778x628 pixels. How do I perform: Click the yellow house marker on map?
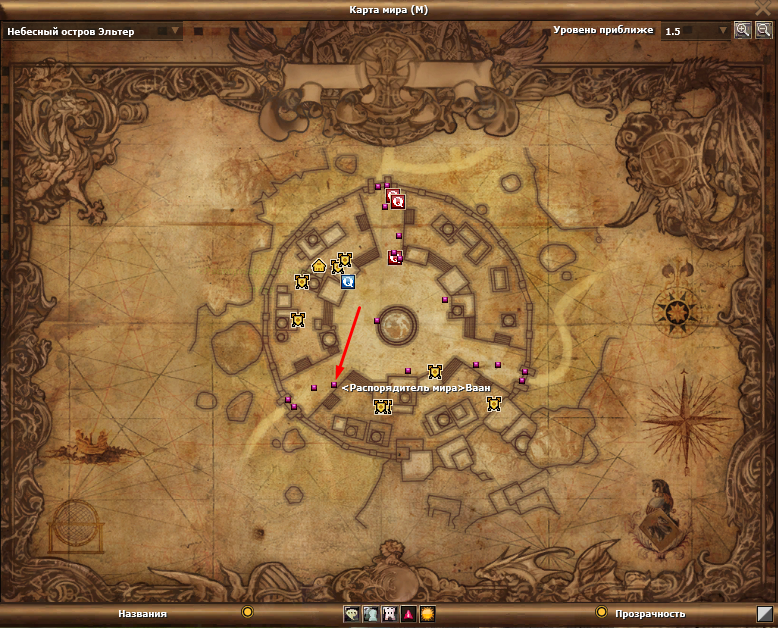click(x=319, y=266)
